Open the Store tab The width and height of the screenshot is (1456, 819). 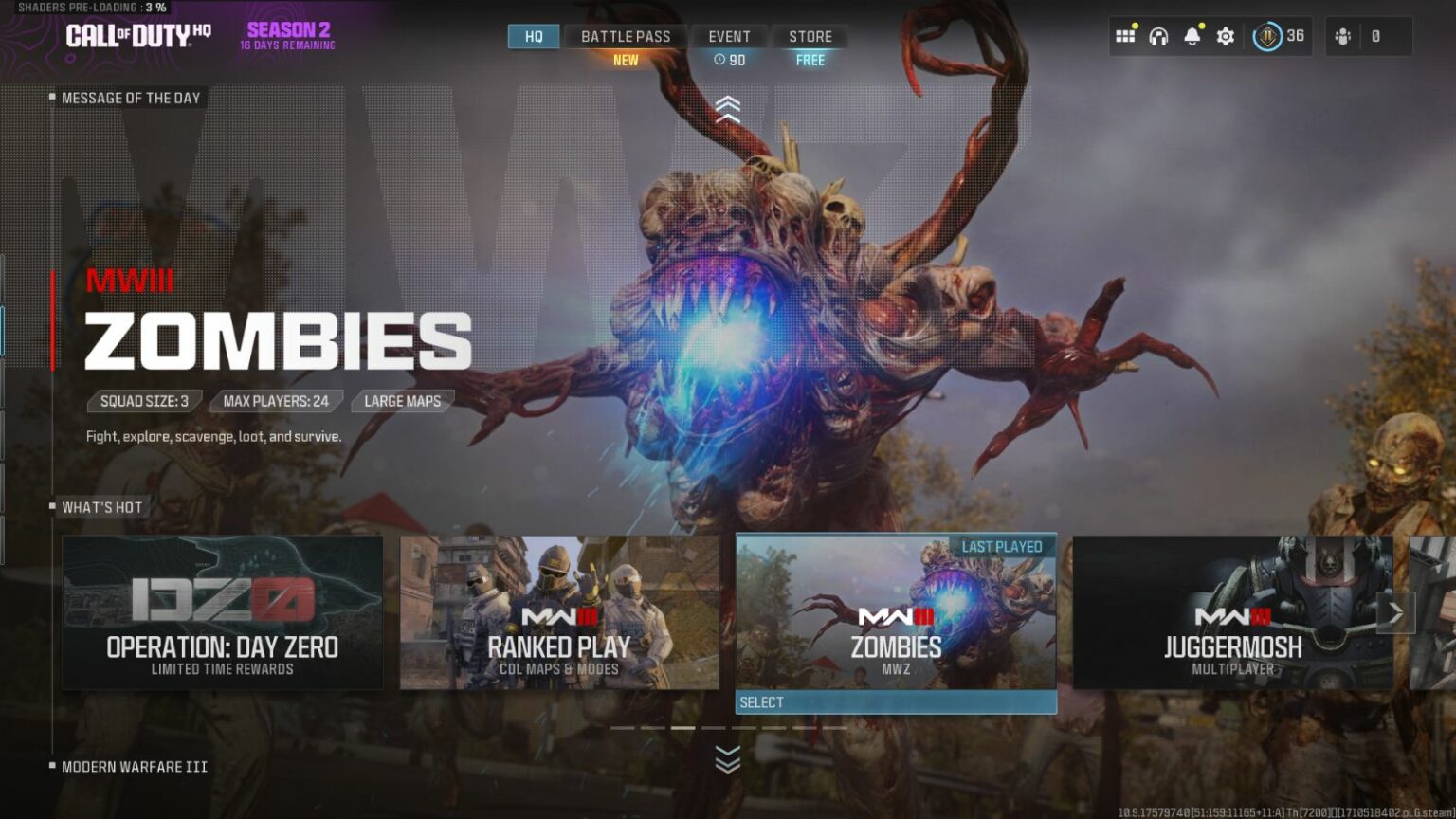tap(810, 36)
